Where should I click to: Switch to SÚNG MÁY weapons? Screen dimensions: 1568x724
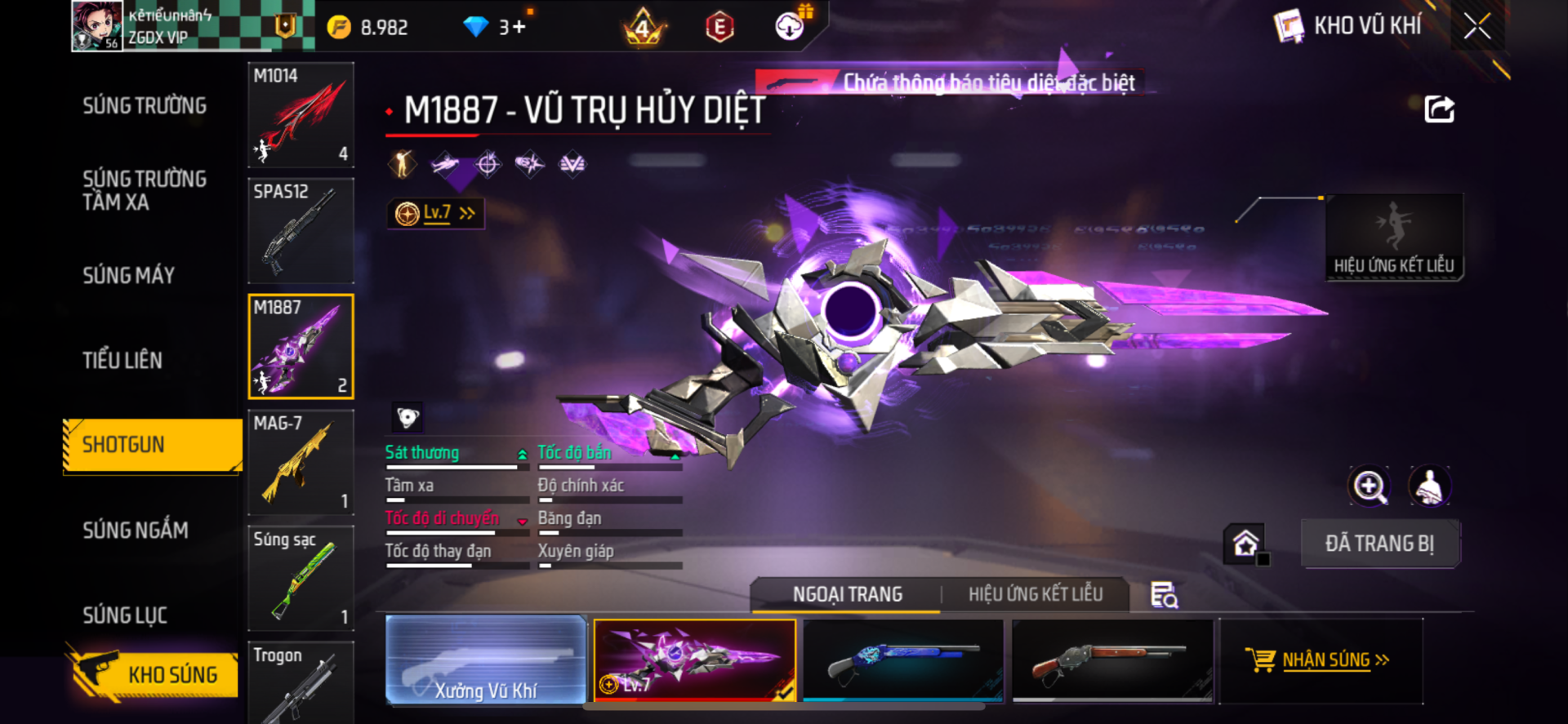pyautogui.click(x=128, y=276)
